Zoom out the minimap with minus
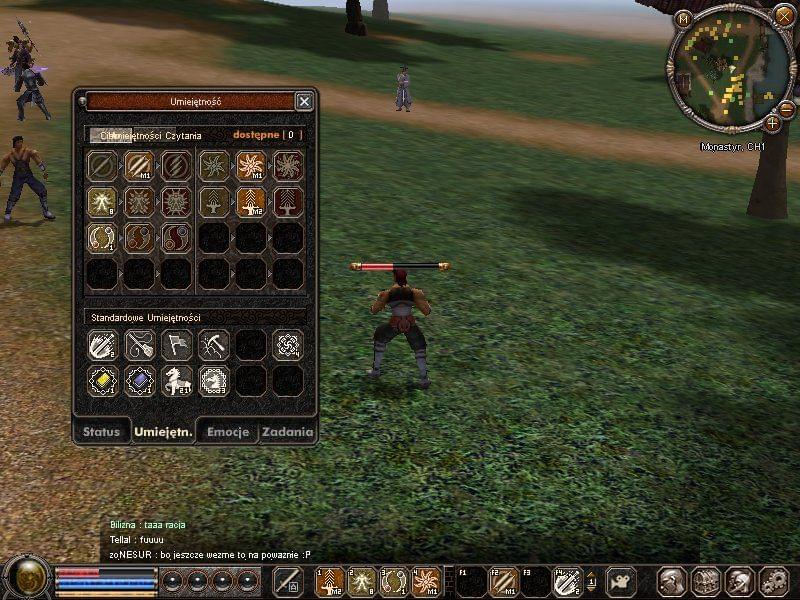The height and width of the screenshot is (600, 800). [786, 108]
